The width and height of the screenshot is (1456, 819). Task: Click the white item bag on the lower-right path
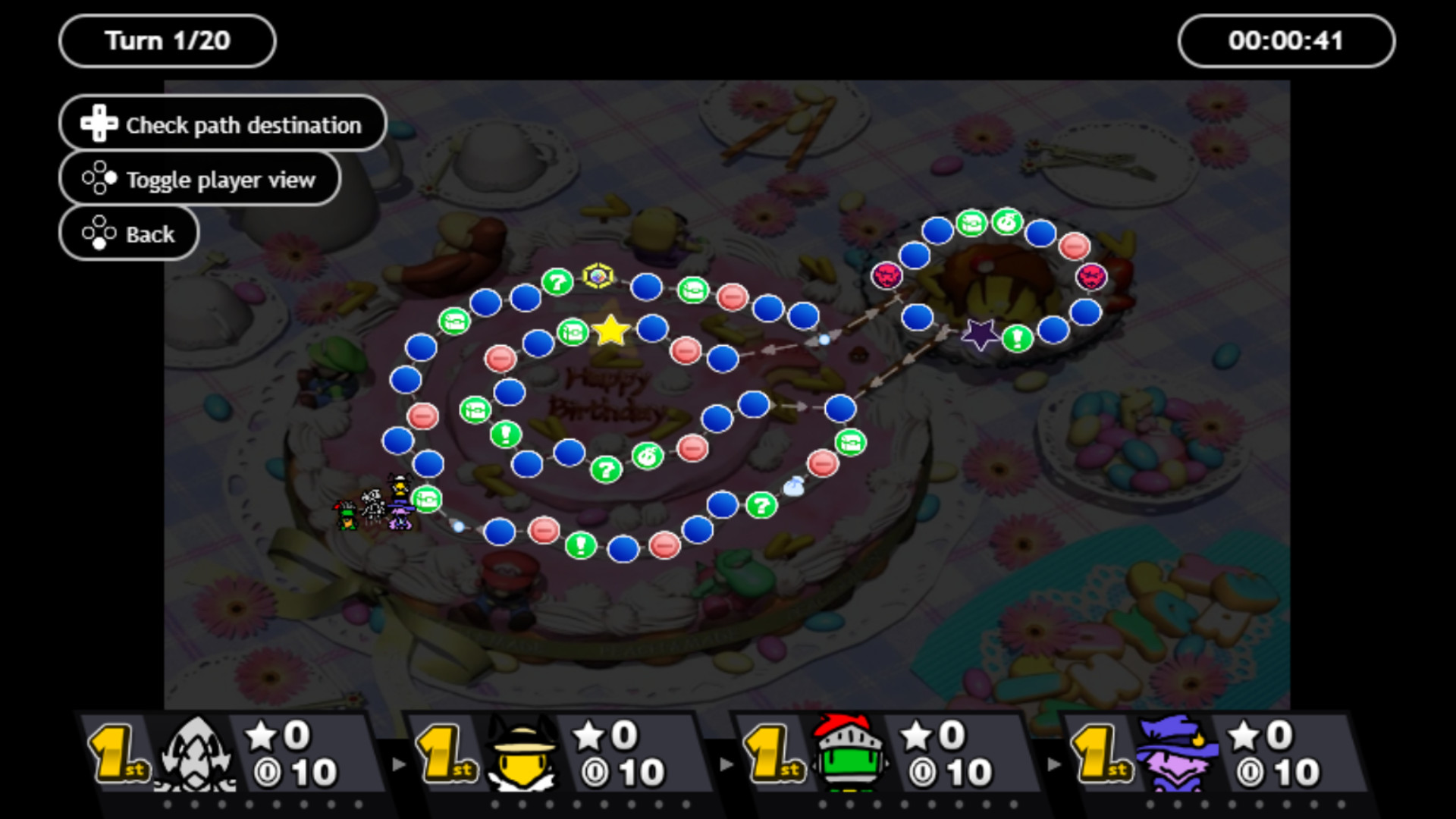tap(795, 485)
